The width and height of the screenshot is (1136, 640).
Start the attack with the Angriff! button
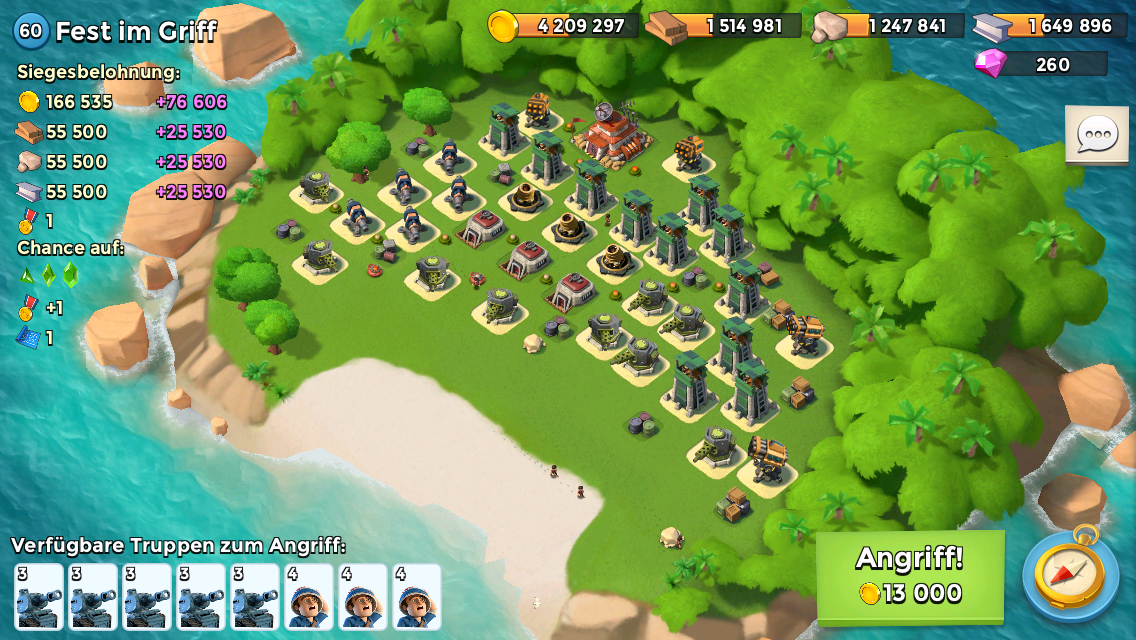(910, 576)
